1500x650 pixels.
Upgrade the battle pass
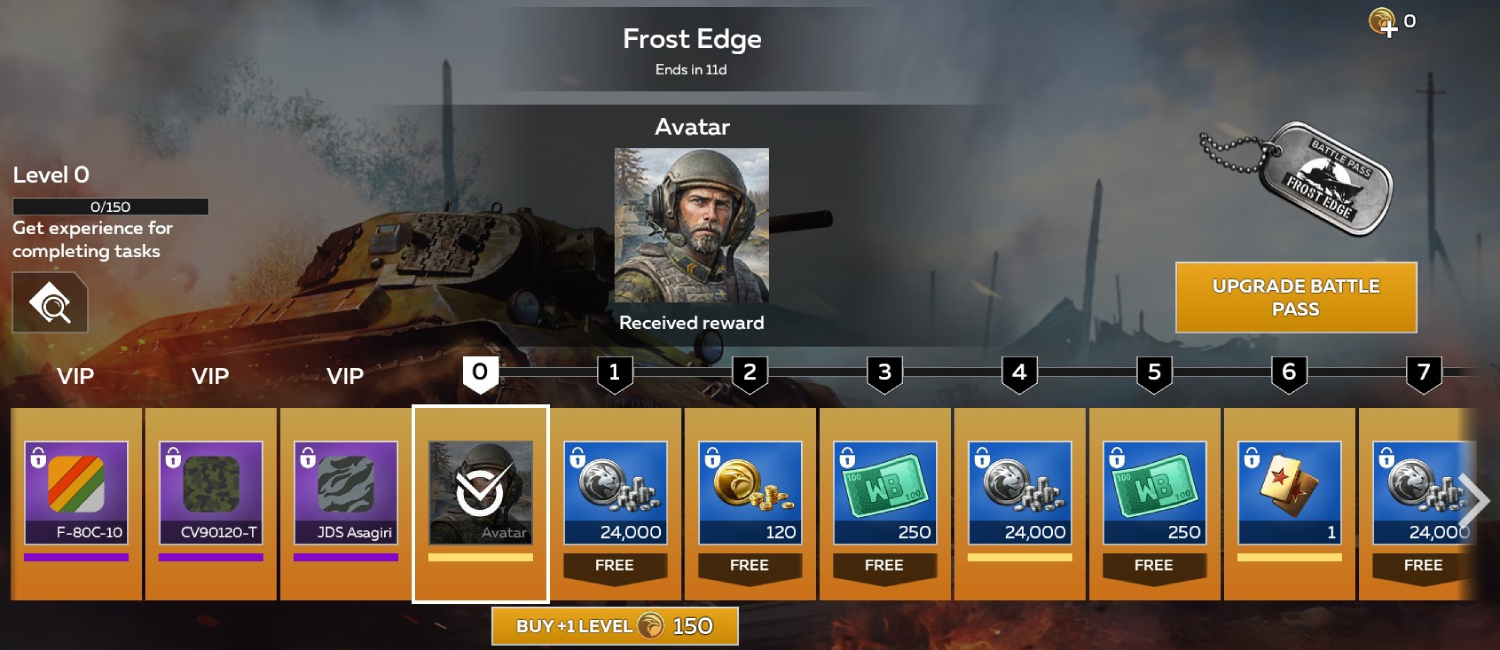point(1295,297)
